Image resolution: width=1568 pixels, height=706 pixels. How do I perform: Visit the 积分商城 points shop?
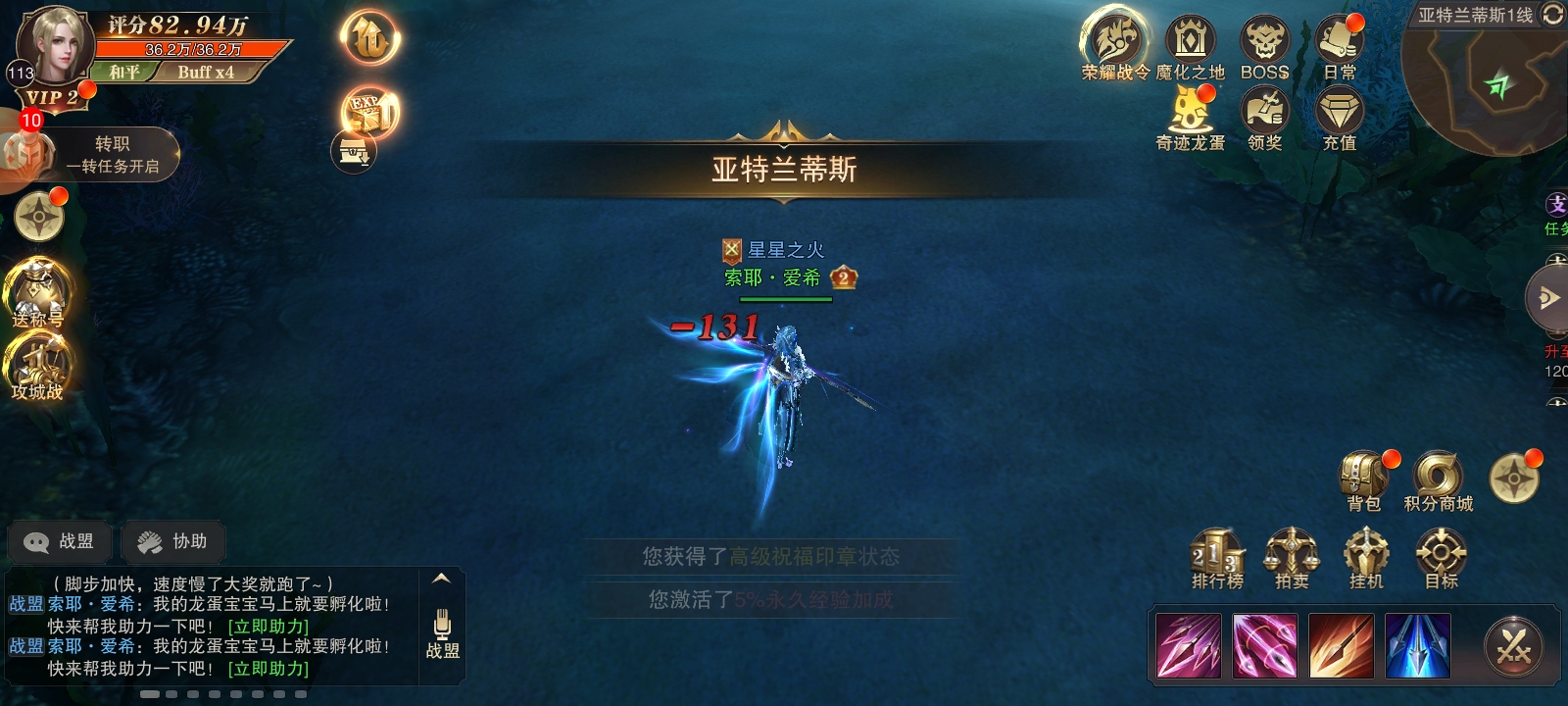click(x=1438, y=479)
